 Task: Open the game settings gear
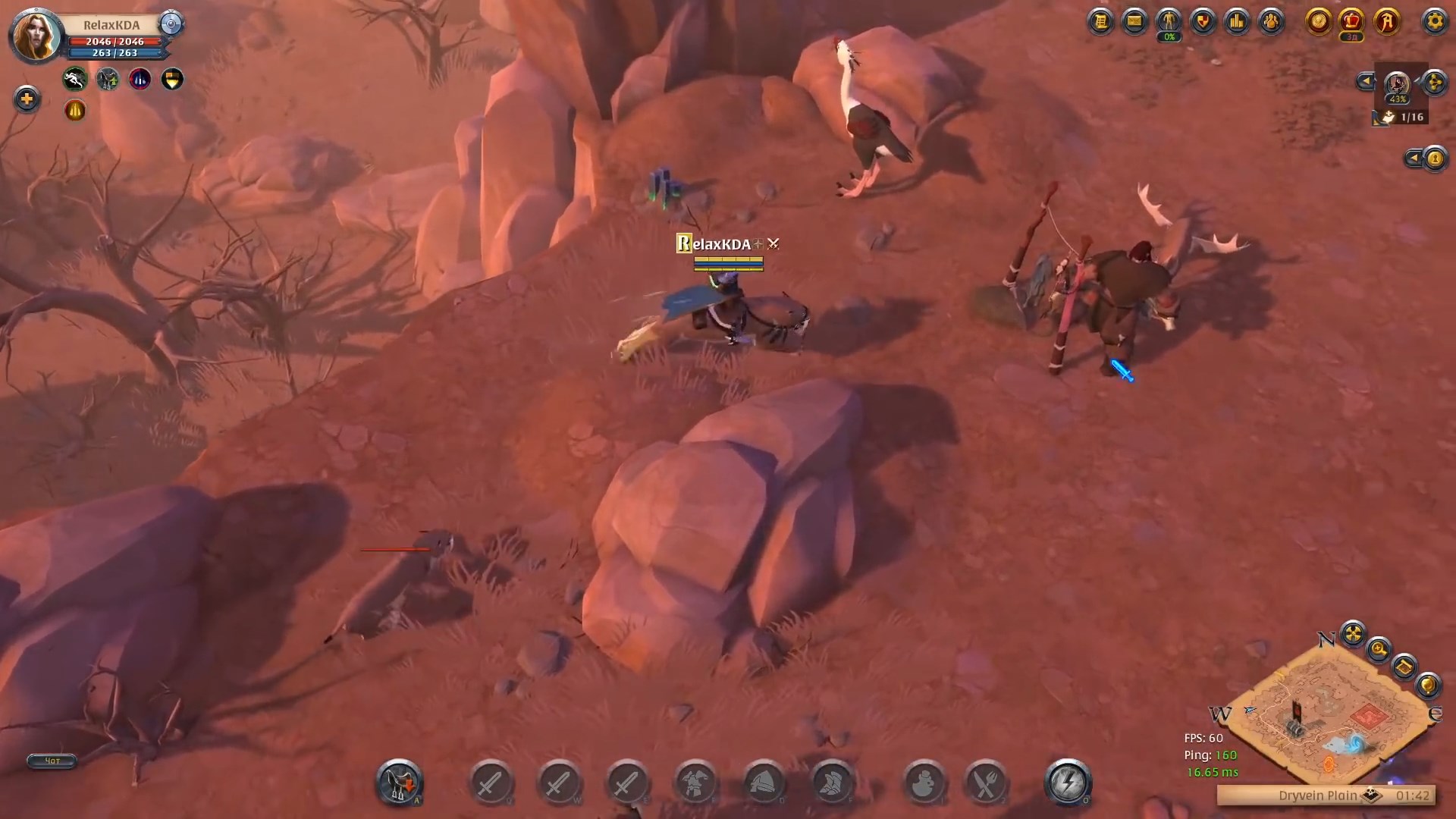tap(1435, 21)
